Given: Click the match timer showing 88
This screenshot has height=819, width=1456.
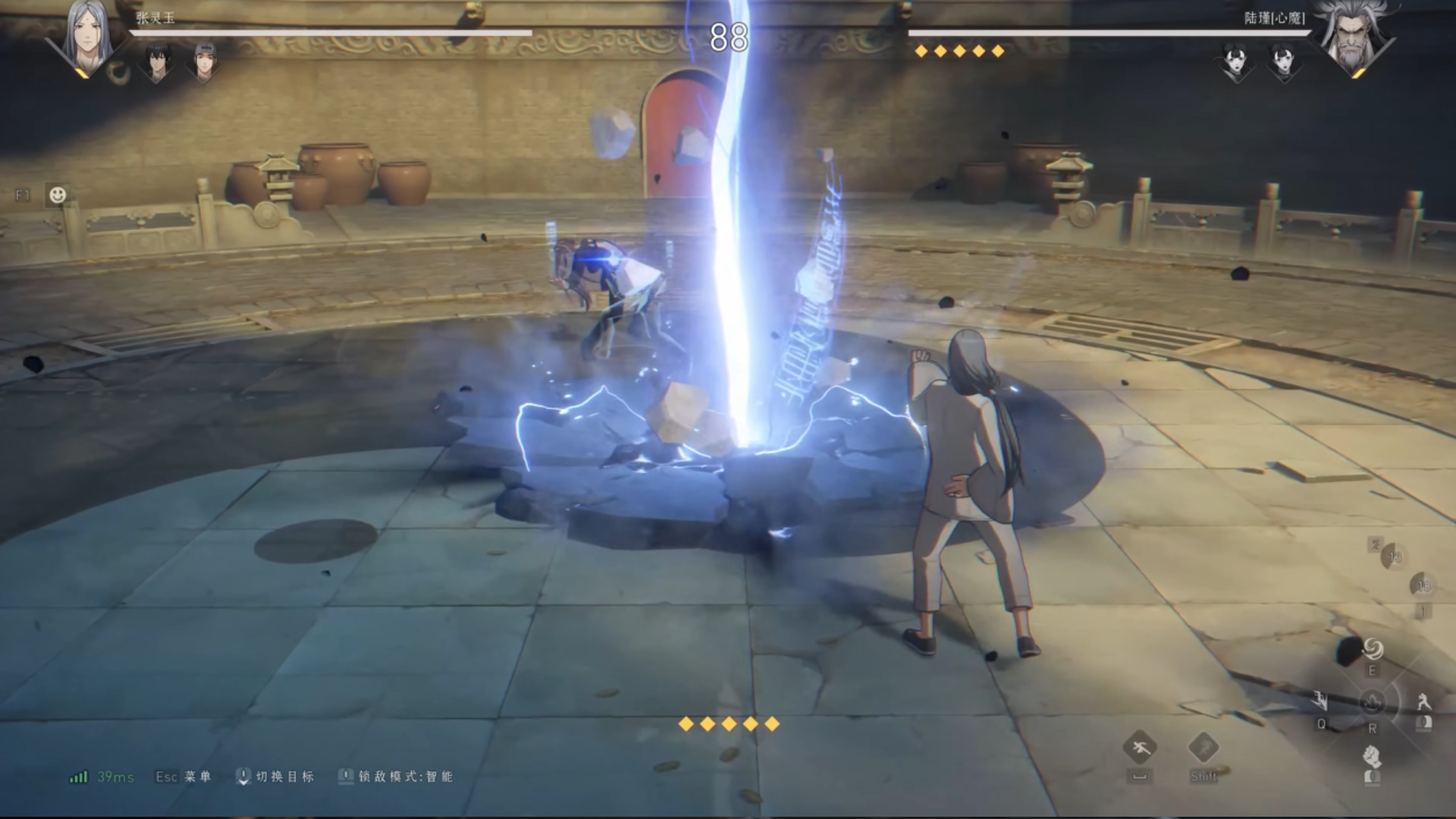Looking at the screenshot, I should click(728, 34).
